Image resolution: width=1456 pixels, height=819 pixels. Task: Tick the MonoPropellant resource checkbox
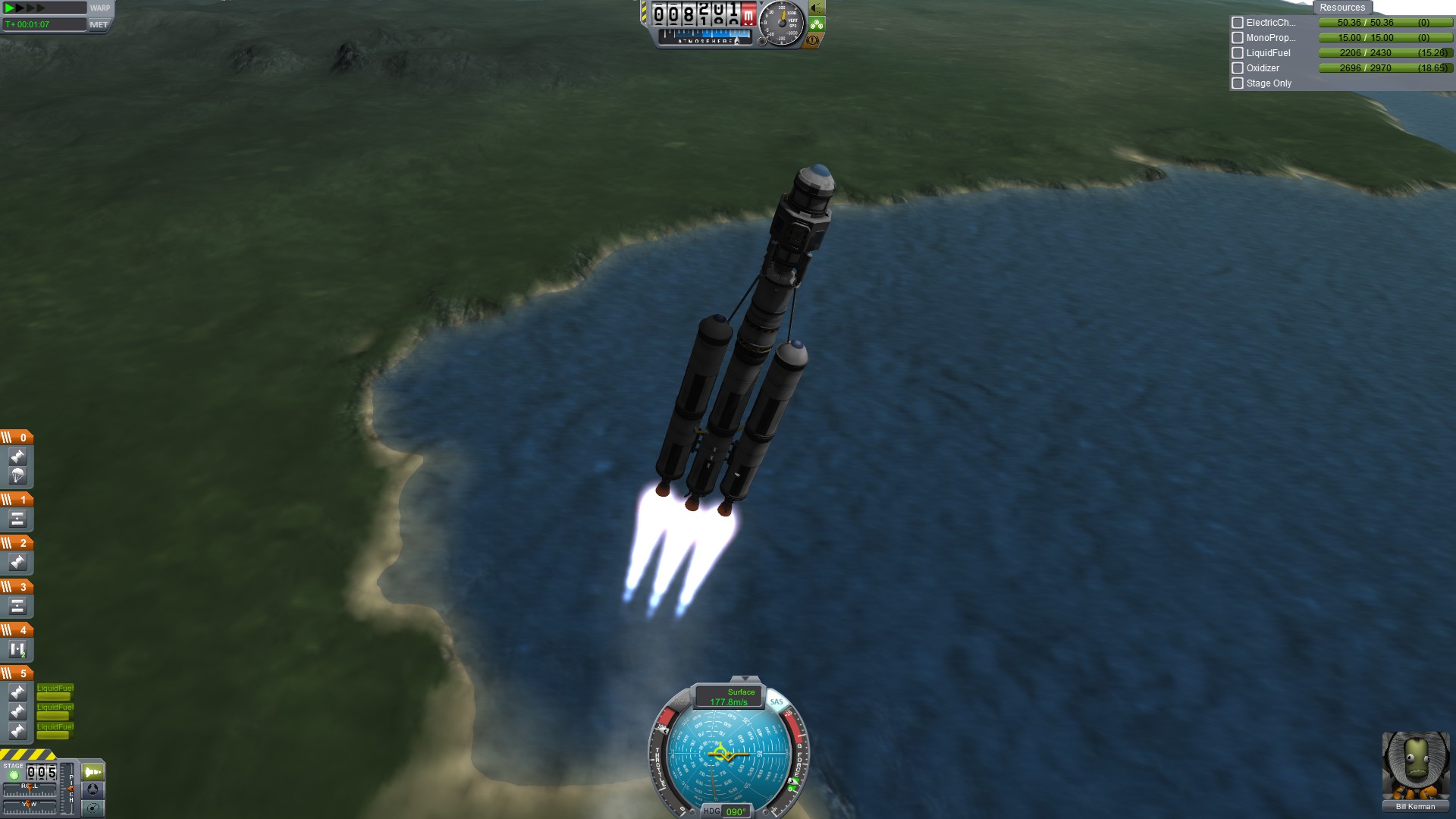point(1238,38)
